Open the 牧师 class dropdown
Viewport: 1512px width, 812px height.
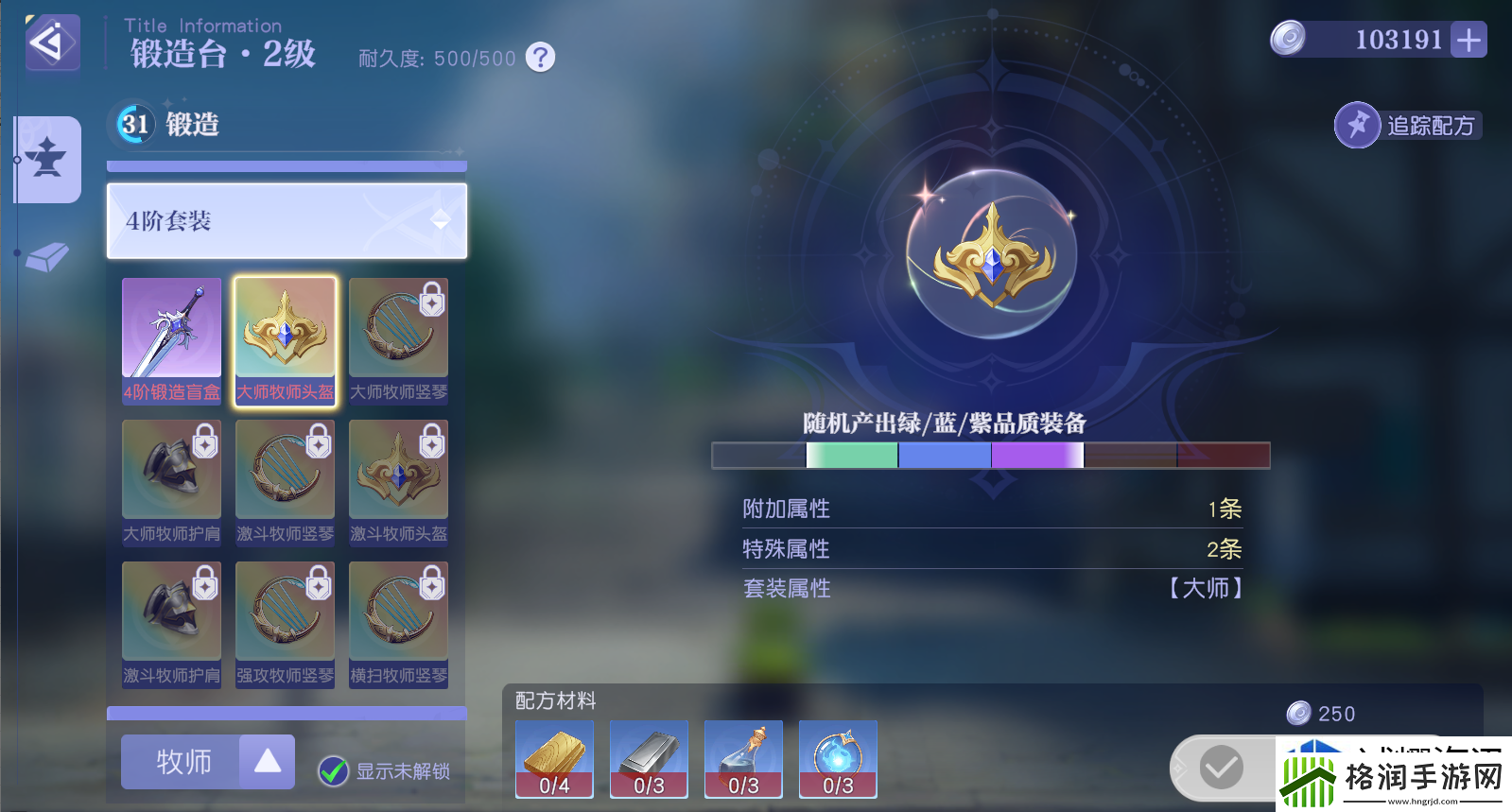click(x=182, y=762)
